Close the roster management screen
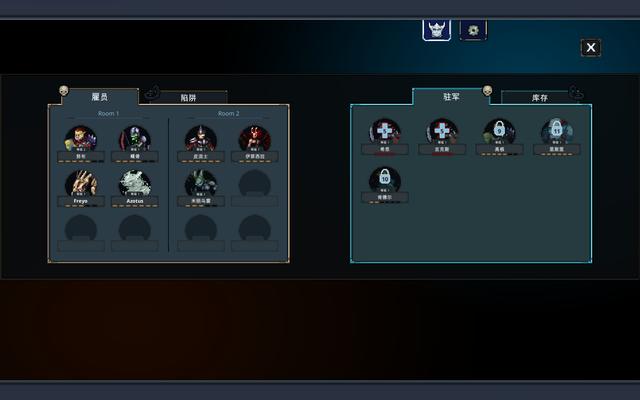This screenshot has width=640, height=400. 591,47
